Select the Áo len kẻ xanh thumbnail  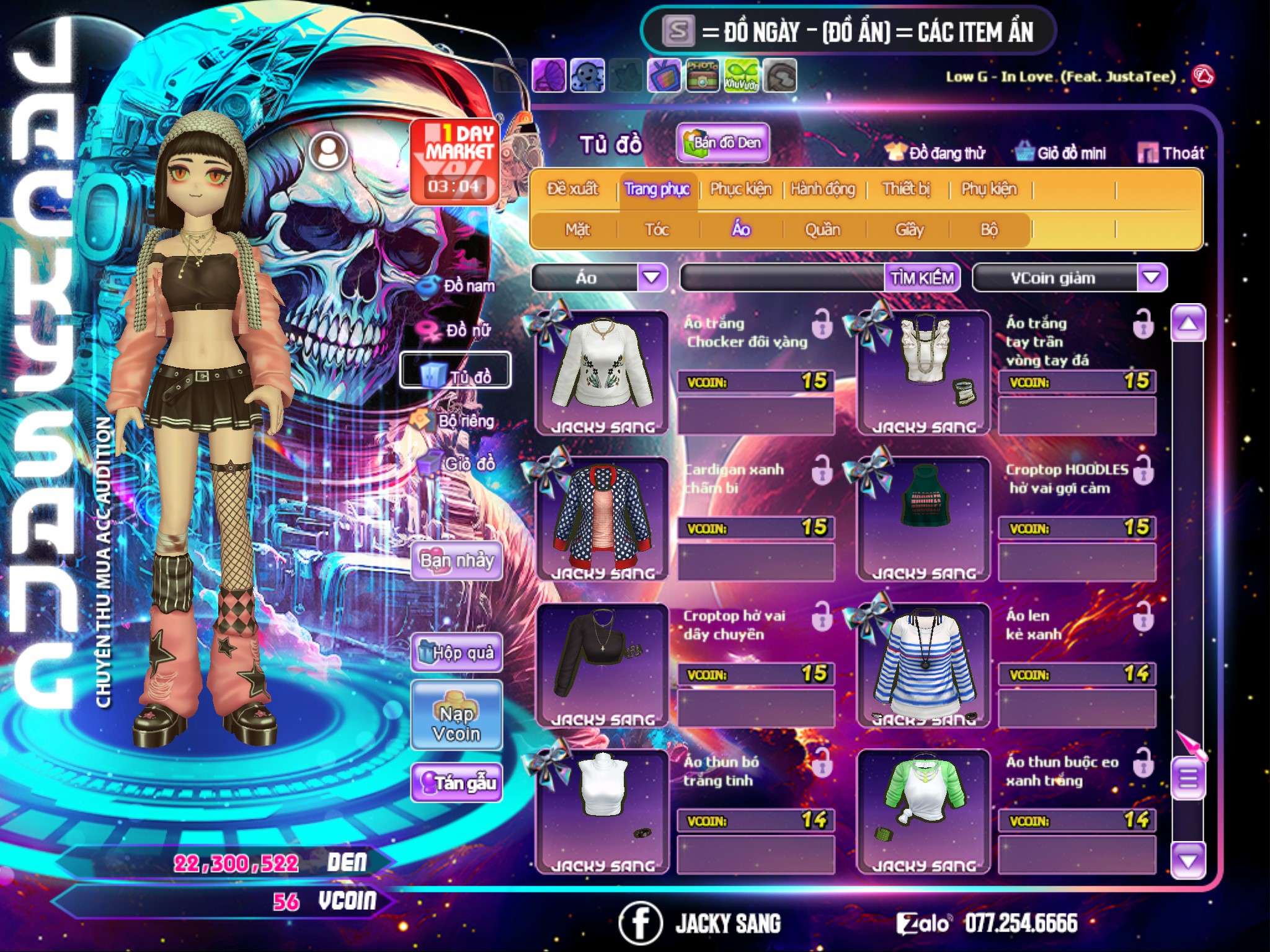click(x=923, y=664)
